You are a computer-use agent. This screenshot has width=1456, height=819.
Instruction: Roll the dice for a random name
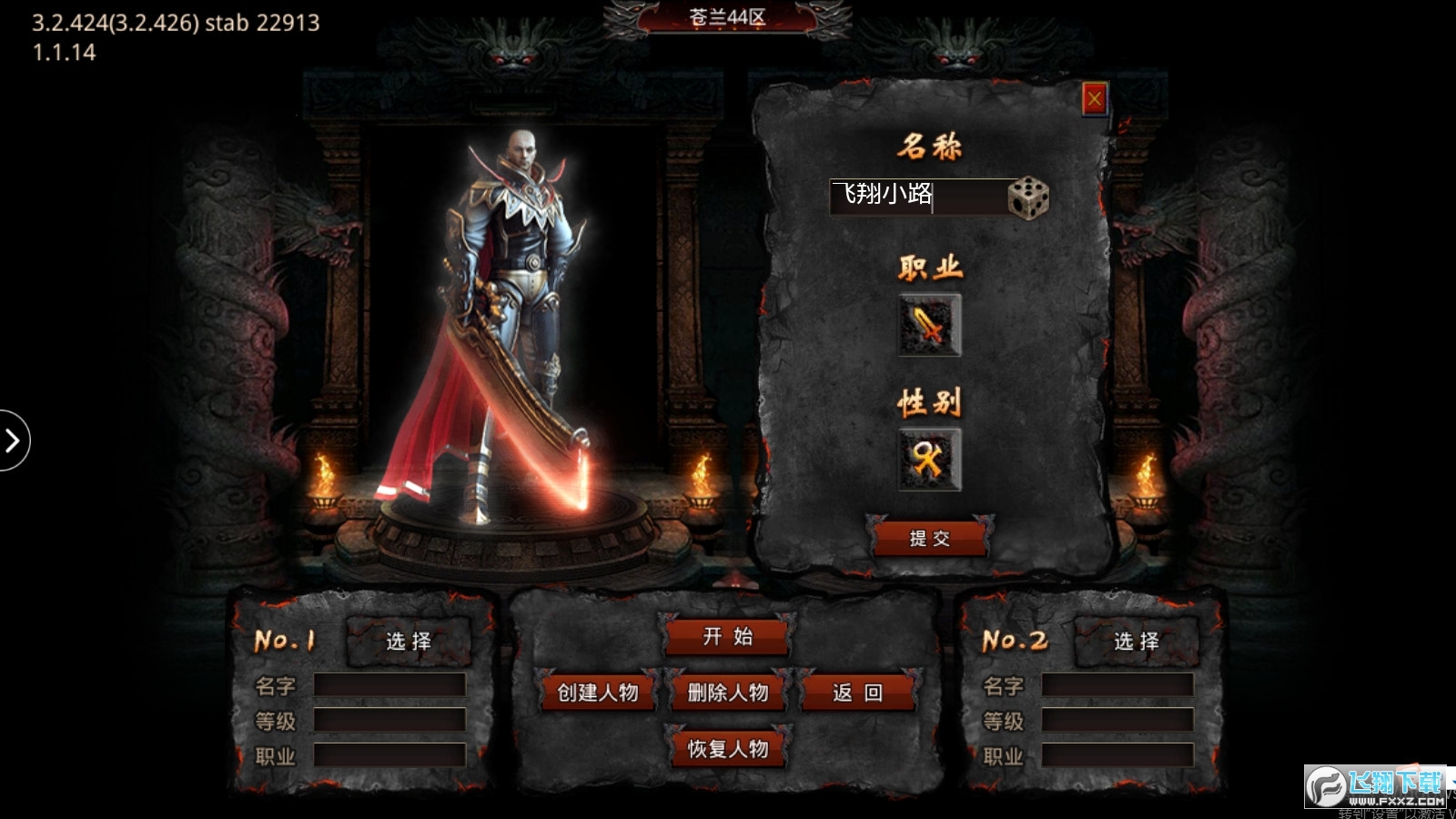pyautogui.click(x=1028, y=197)
